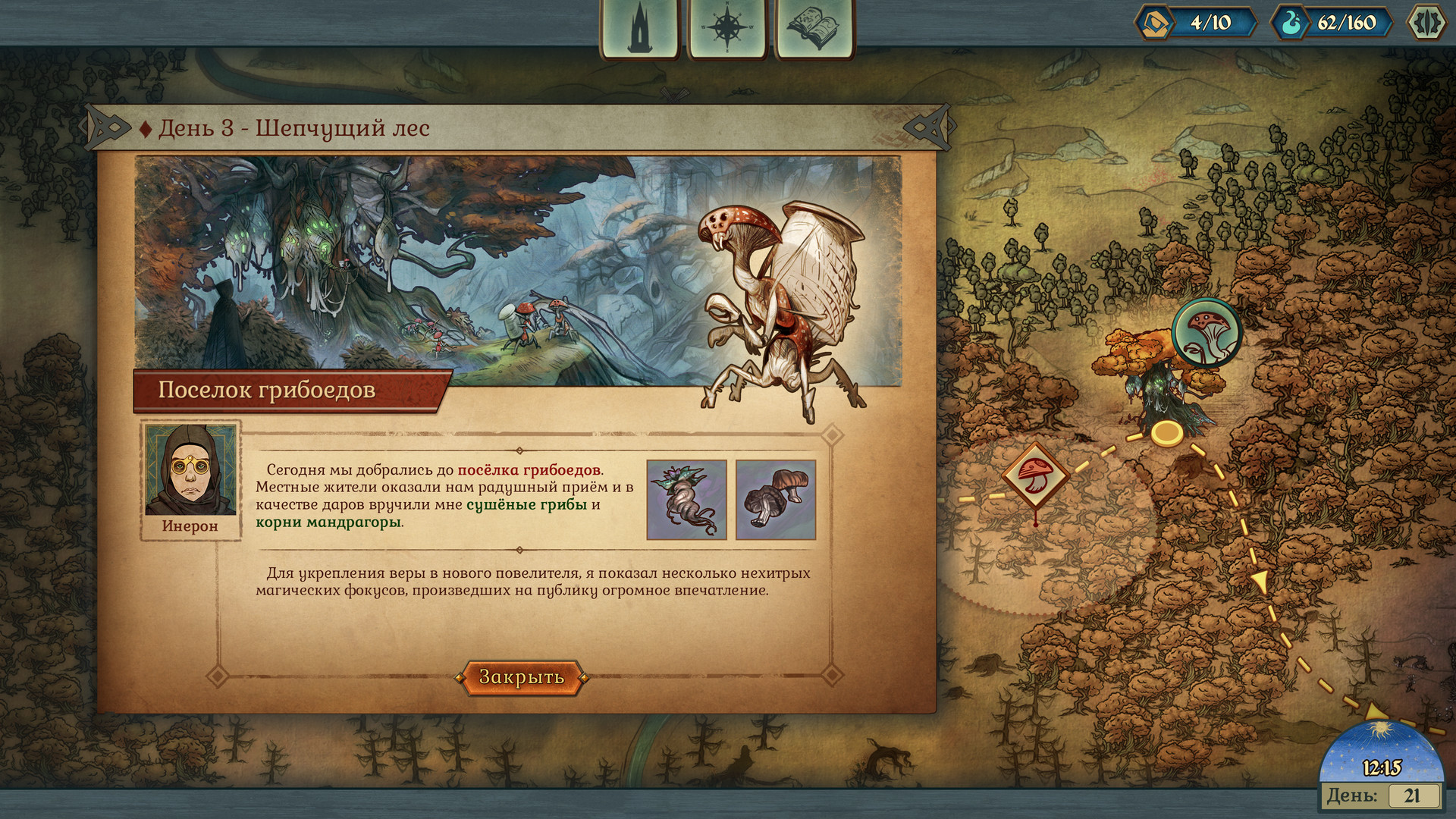Click Инерон's portrait

(190, 469)
